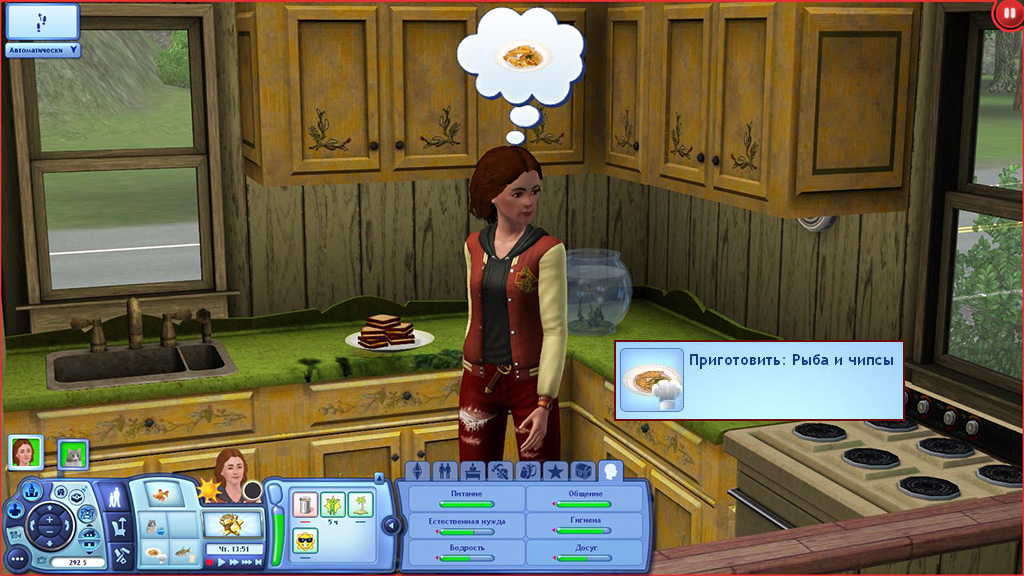This screenshot has height=576, width=1024.
Task: Click the sunglasses sun moodlet
Action: [304, 541]
